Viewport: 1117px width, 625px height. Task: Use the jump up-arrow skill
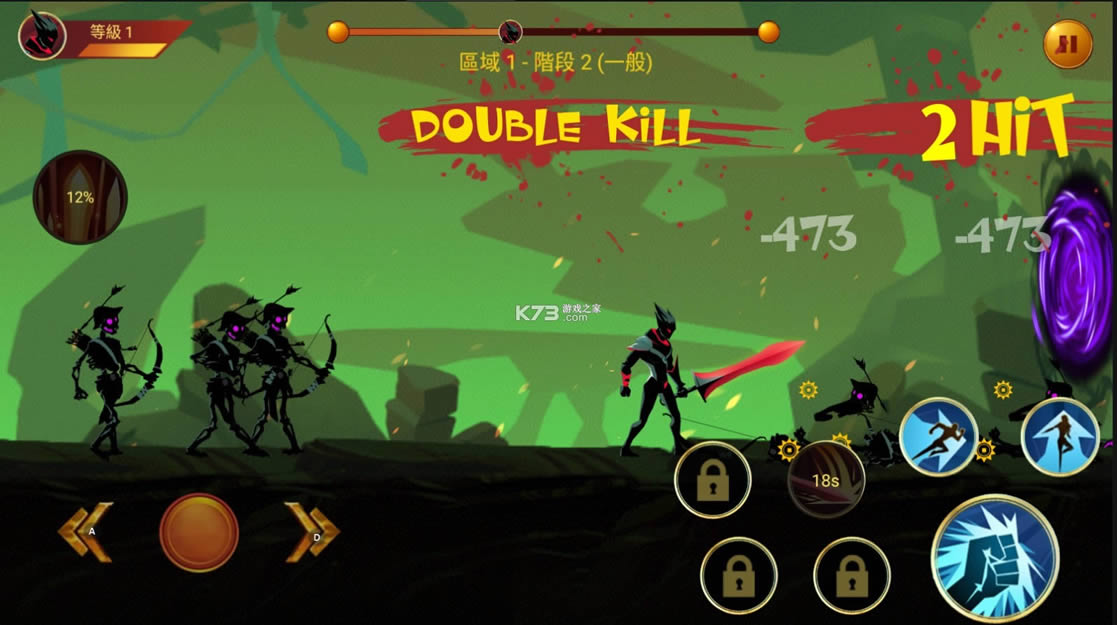click(1060, 436)
